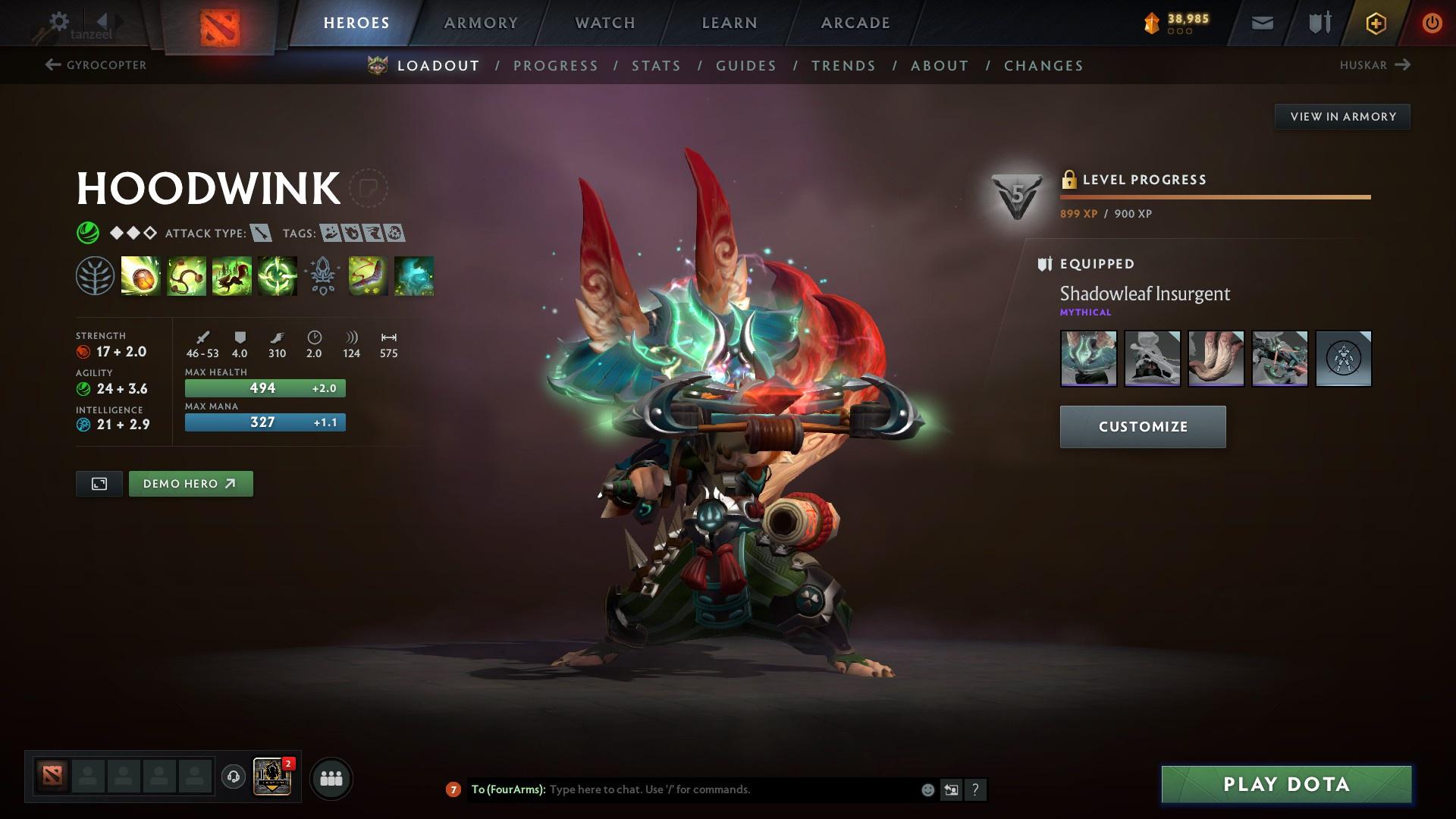Select the Hunter's Boomerang ability icon
The width and height of the screenshot is (1456, 819).
coord(369,277)
